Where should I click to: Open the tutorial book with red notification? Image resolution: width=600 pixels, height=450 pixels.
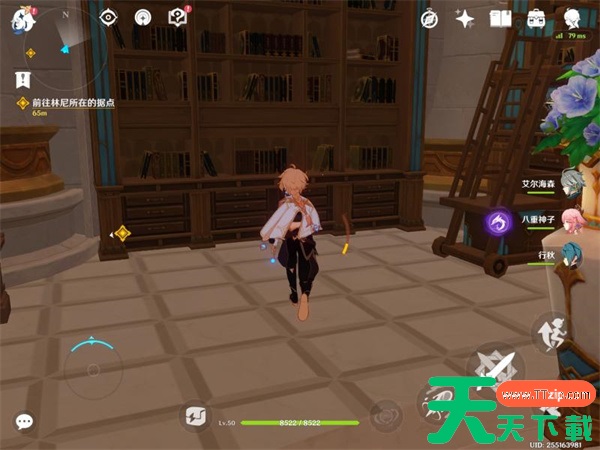178,17
